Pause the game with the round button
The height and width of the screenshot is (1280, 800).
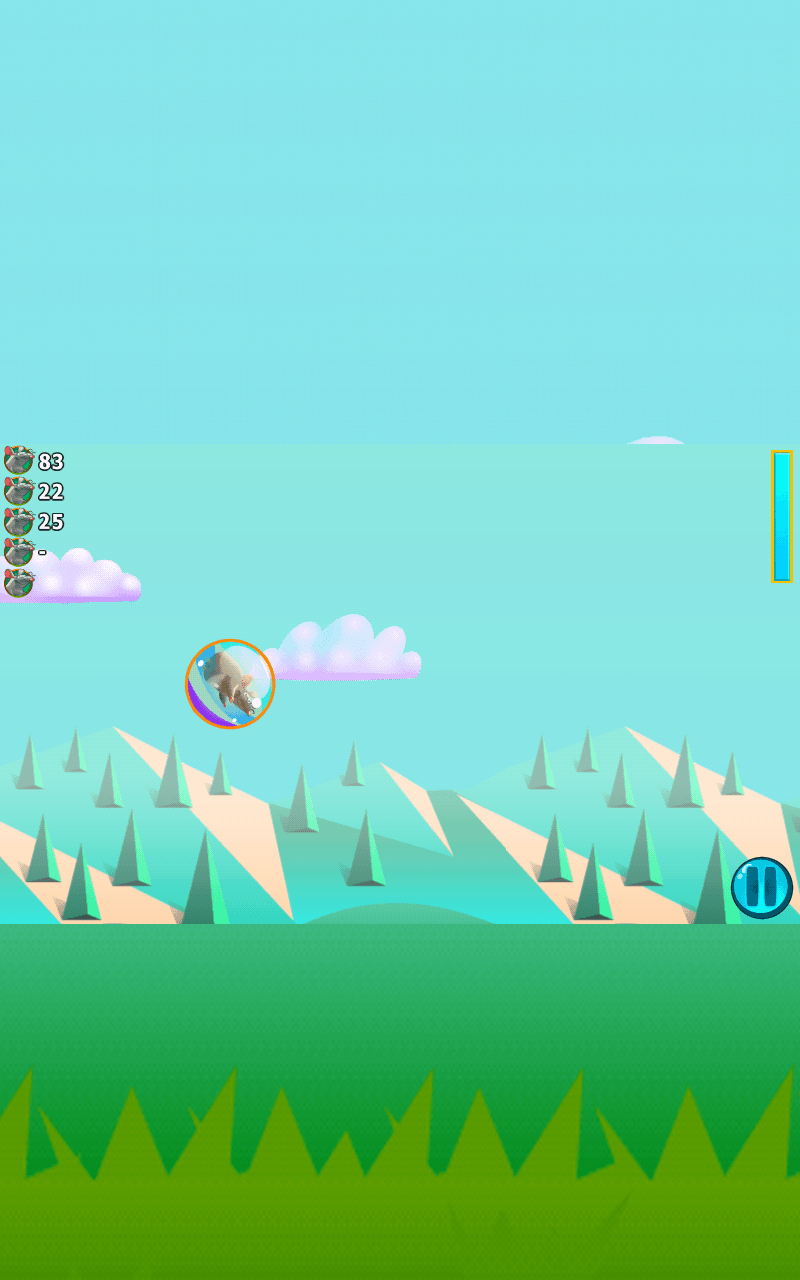coord(761,887)
